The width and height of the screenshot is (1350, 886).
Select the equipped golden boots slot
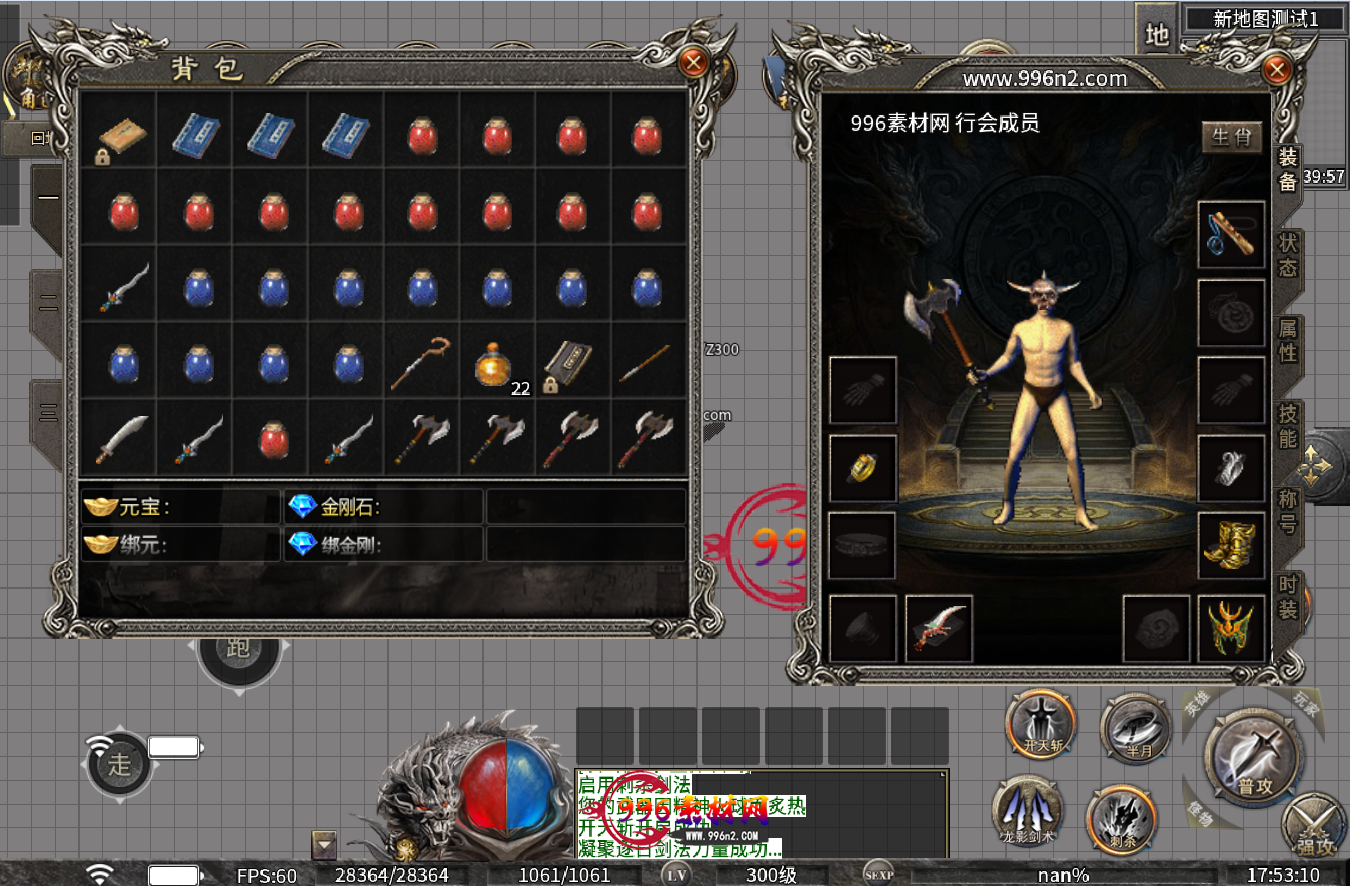(x=1231, y=546)
